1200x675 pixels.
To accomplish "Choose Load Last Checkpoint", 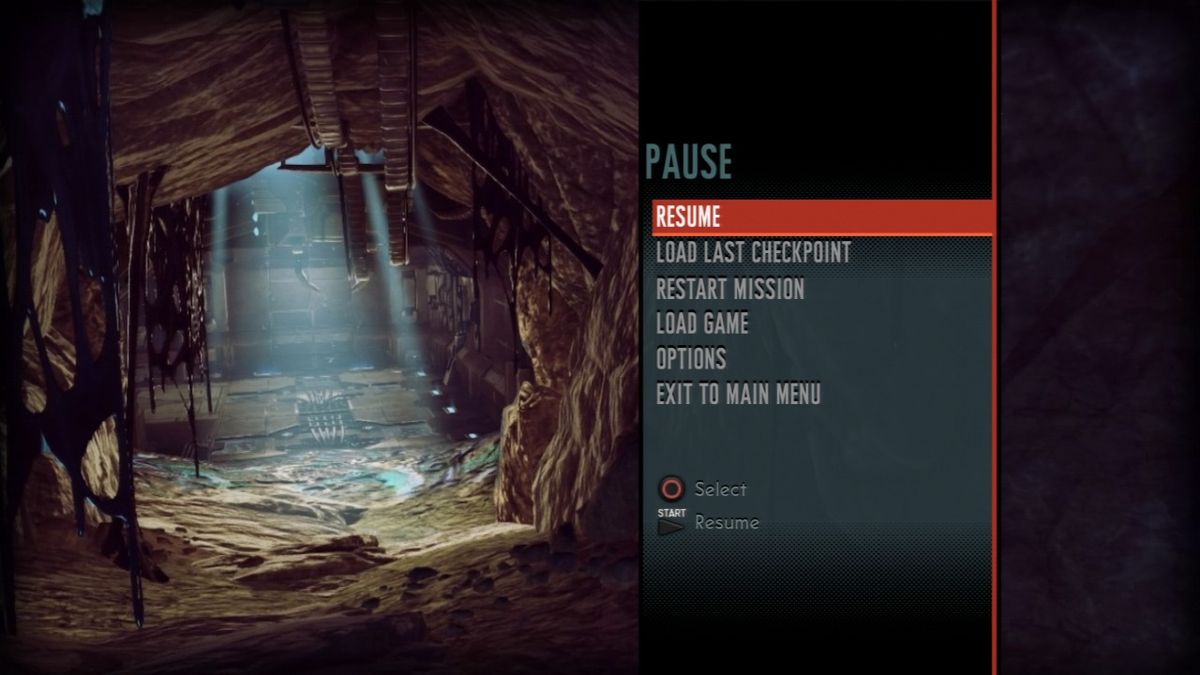I will 752,253.
